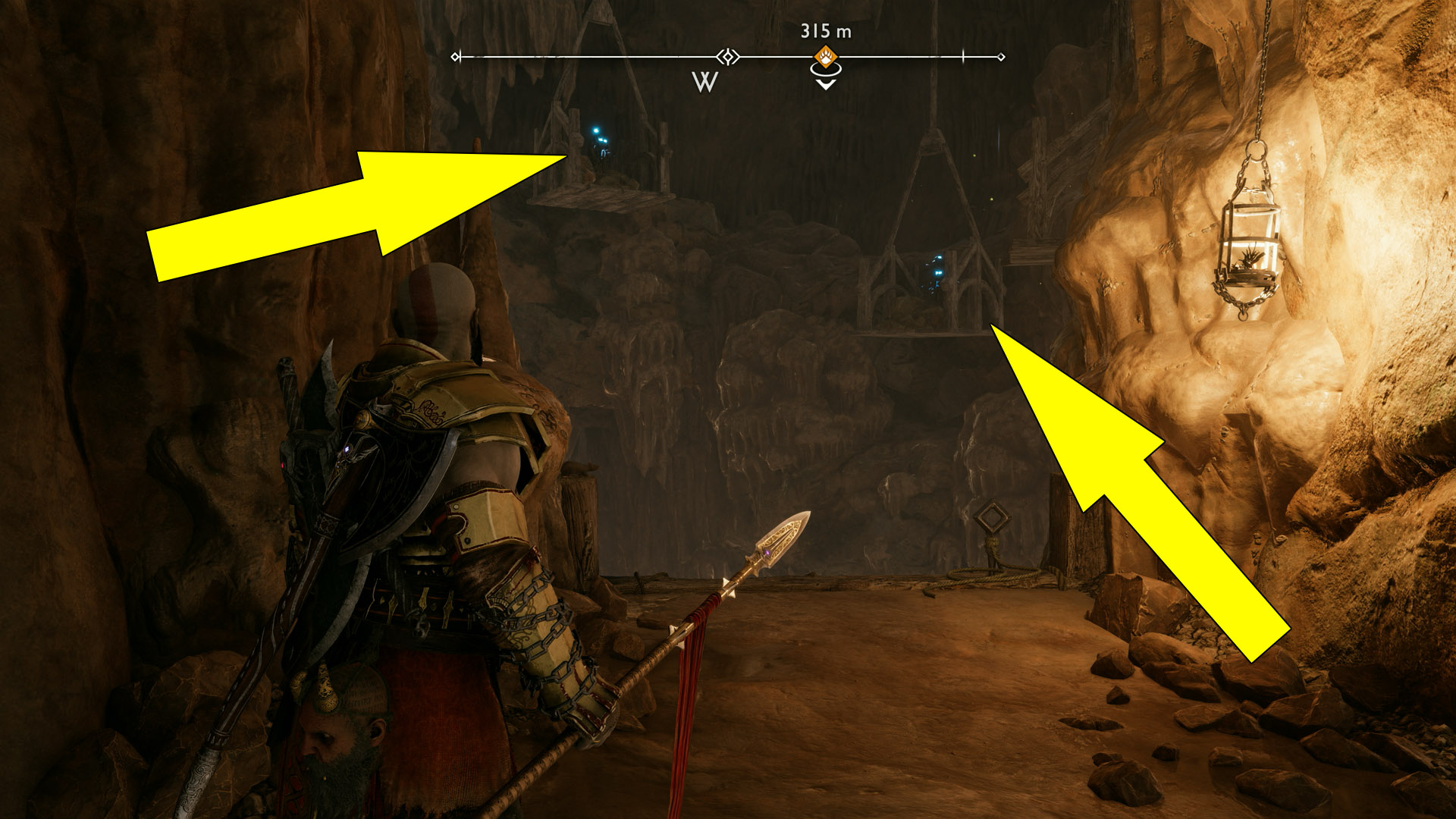1456x819 pixels.
Task: Click the left endpoint diamond of the compass bar
Action: pyautogui.click(x=457, y=55)
